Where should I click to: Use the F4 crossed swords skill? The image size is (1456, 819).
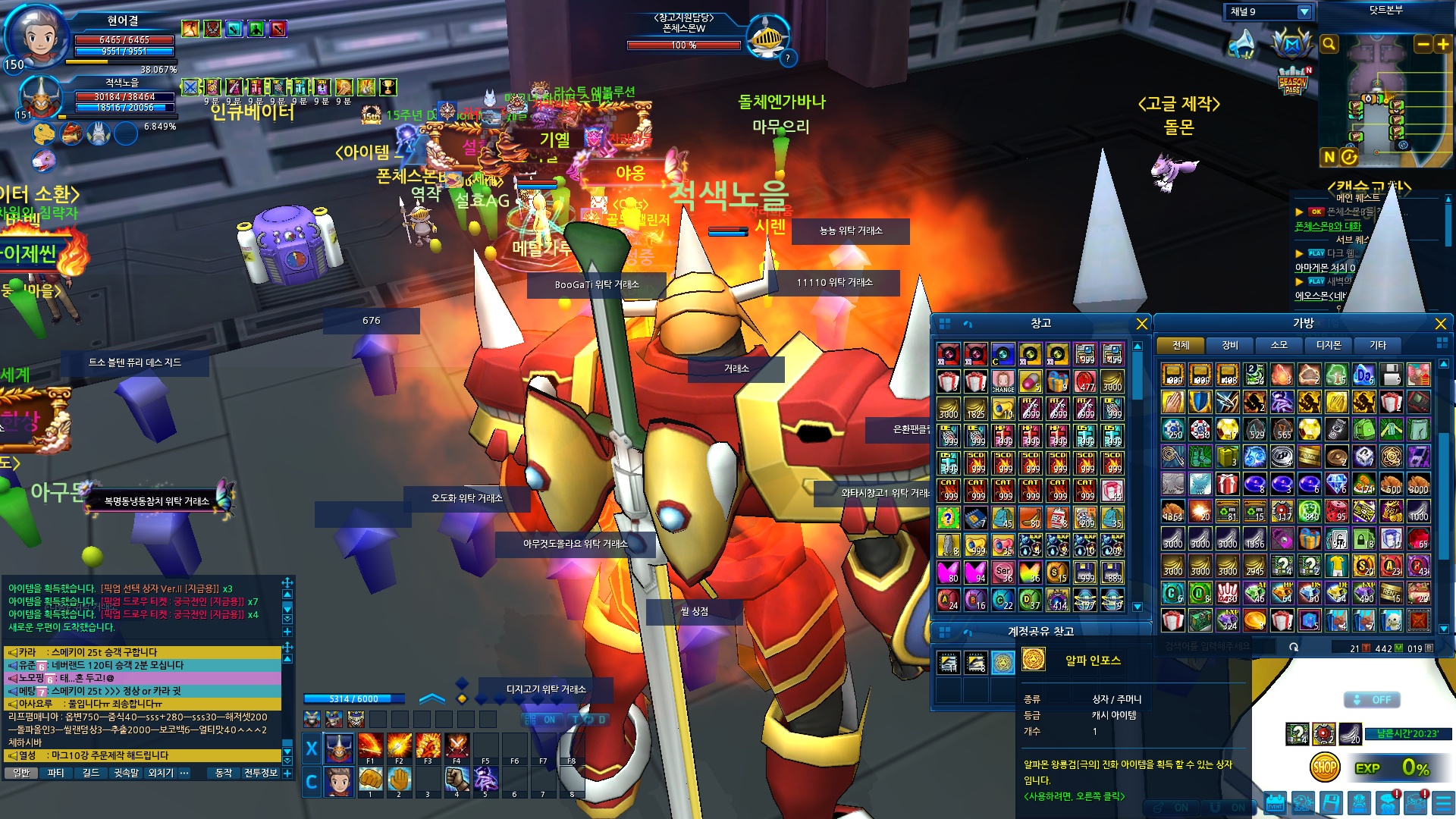coord(457,746)
